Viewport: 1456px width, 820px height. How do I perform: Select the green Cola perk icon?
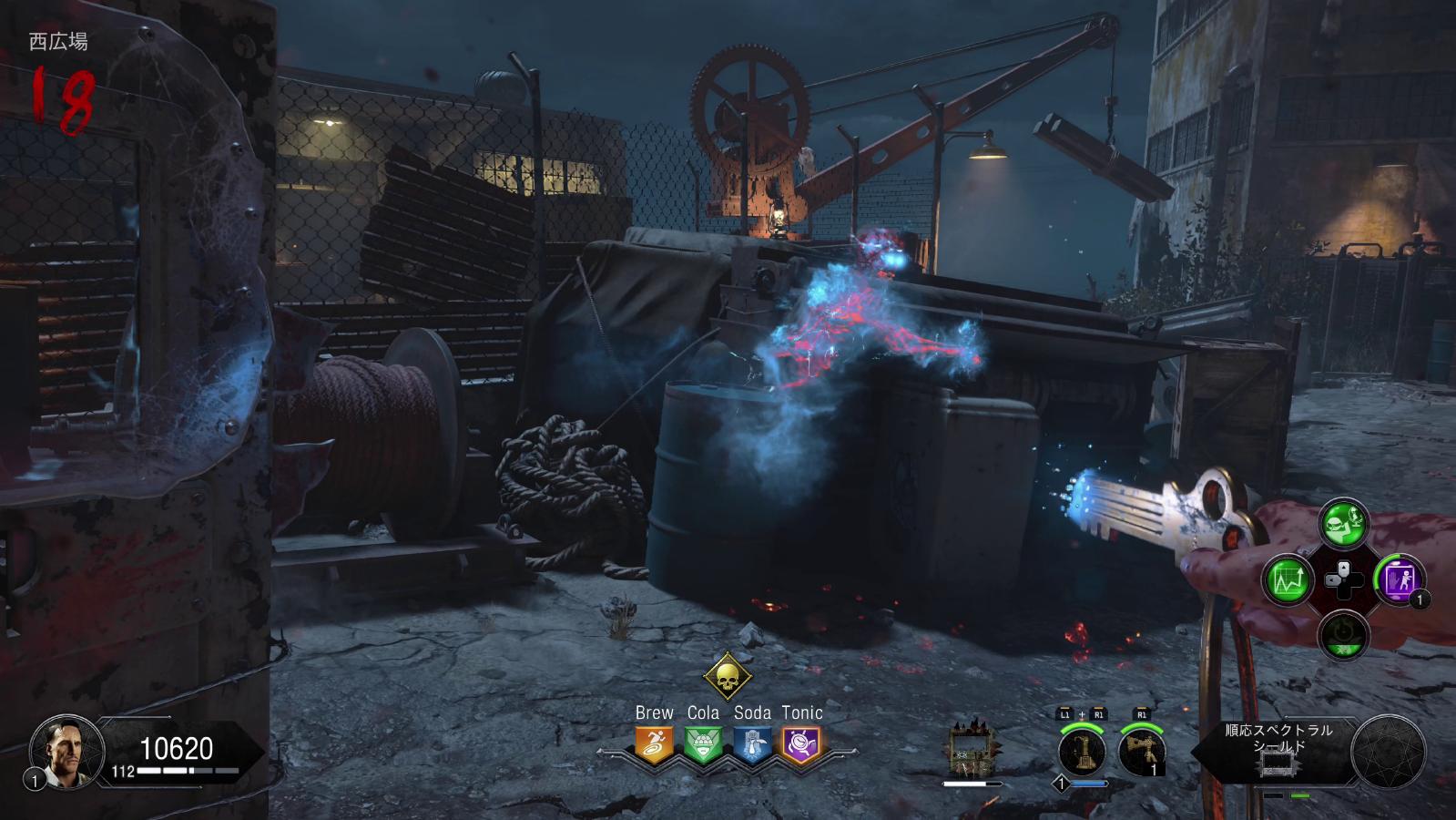tap(703, 745)
